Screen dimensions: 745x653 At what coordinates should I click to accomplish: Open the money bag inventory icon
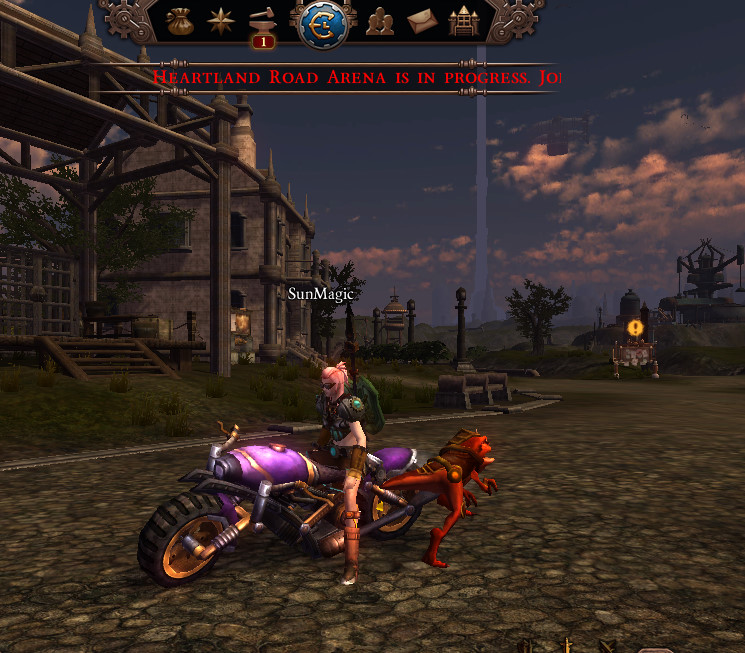[x=180, y=19]
